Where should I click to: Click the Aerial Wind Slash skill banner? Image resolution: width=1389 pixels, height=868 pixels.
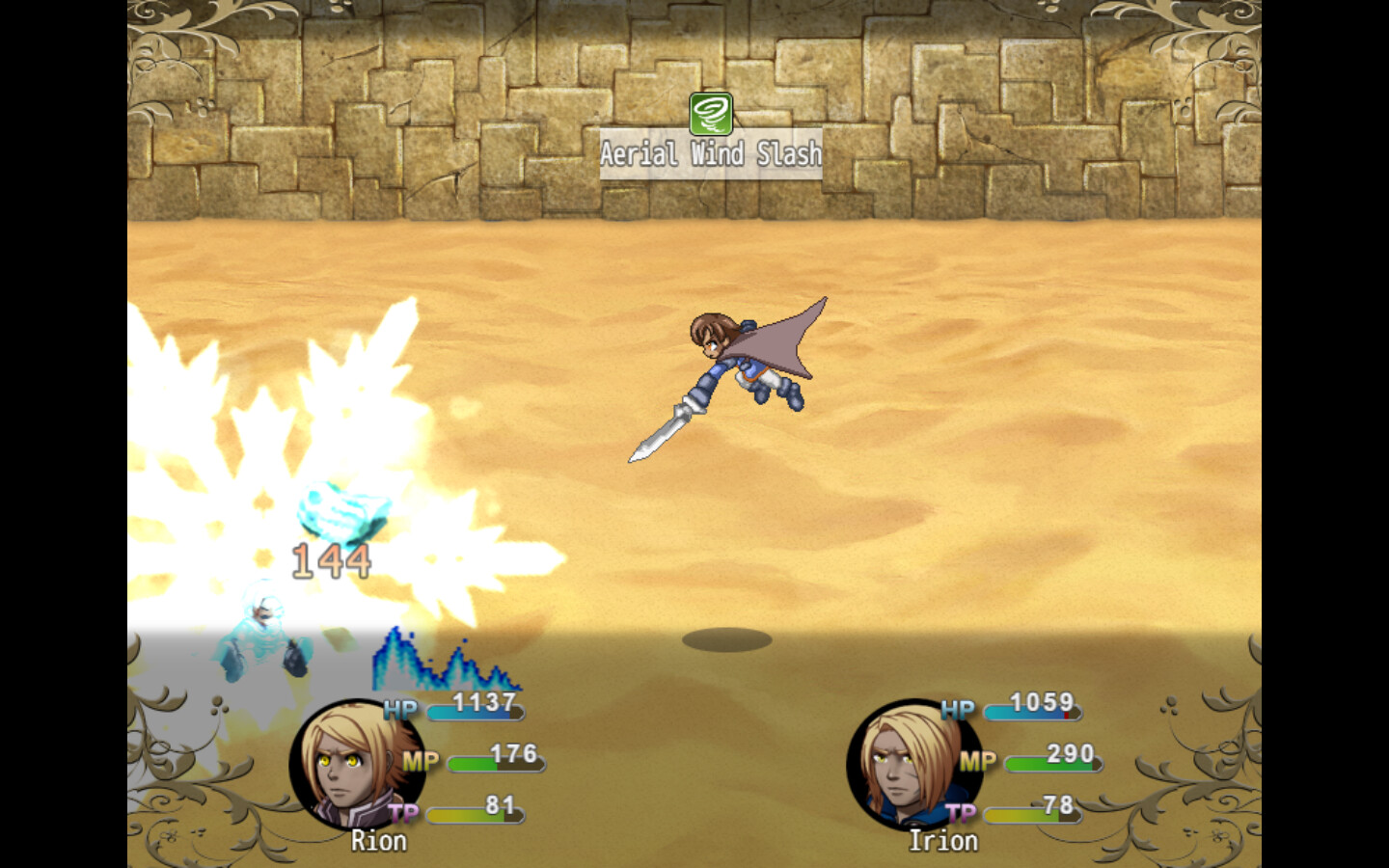coord(711,152)
